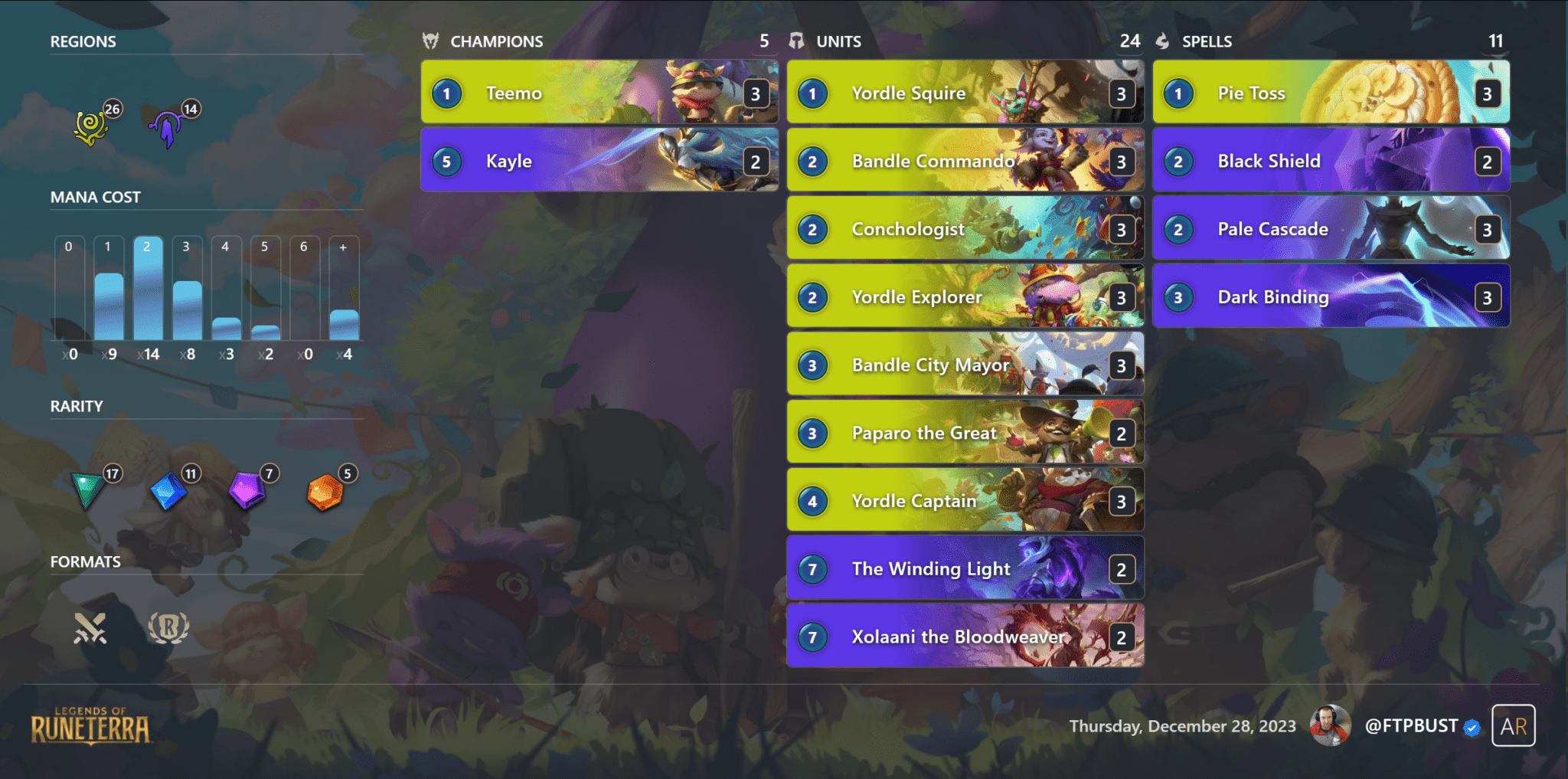Screen dimensions: 1568x779
Task: Expand the Kayle champion card
Action: click(599, 161)
